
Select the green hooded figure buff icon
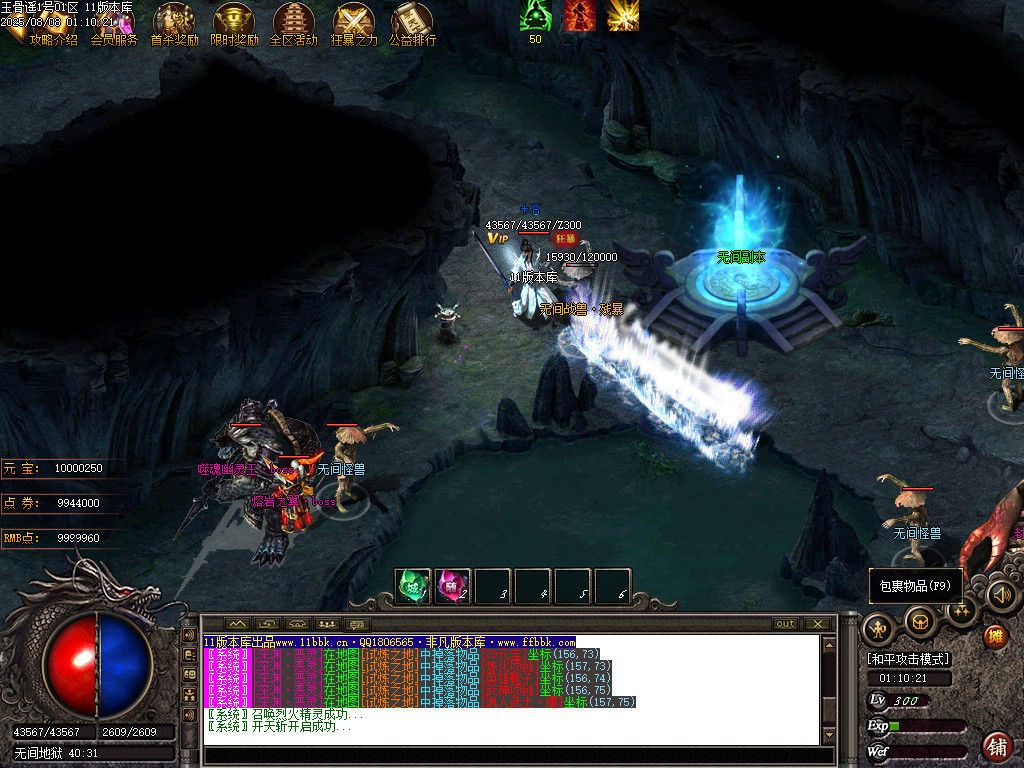535,15
